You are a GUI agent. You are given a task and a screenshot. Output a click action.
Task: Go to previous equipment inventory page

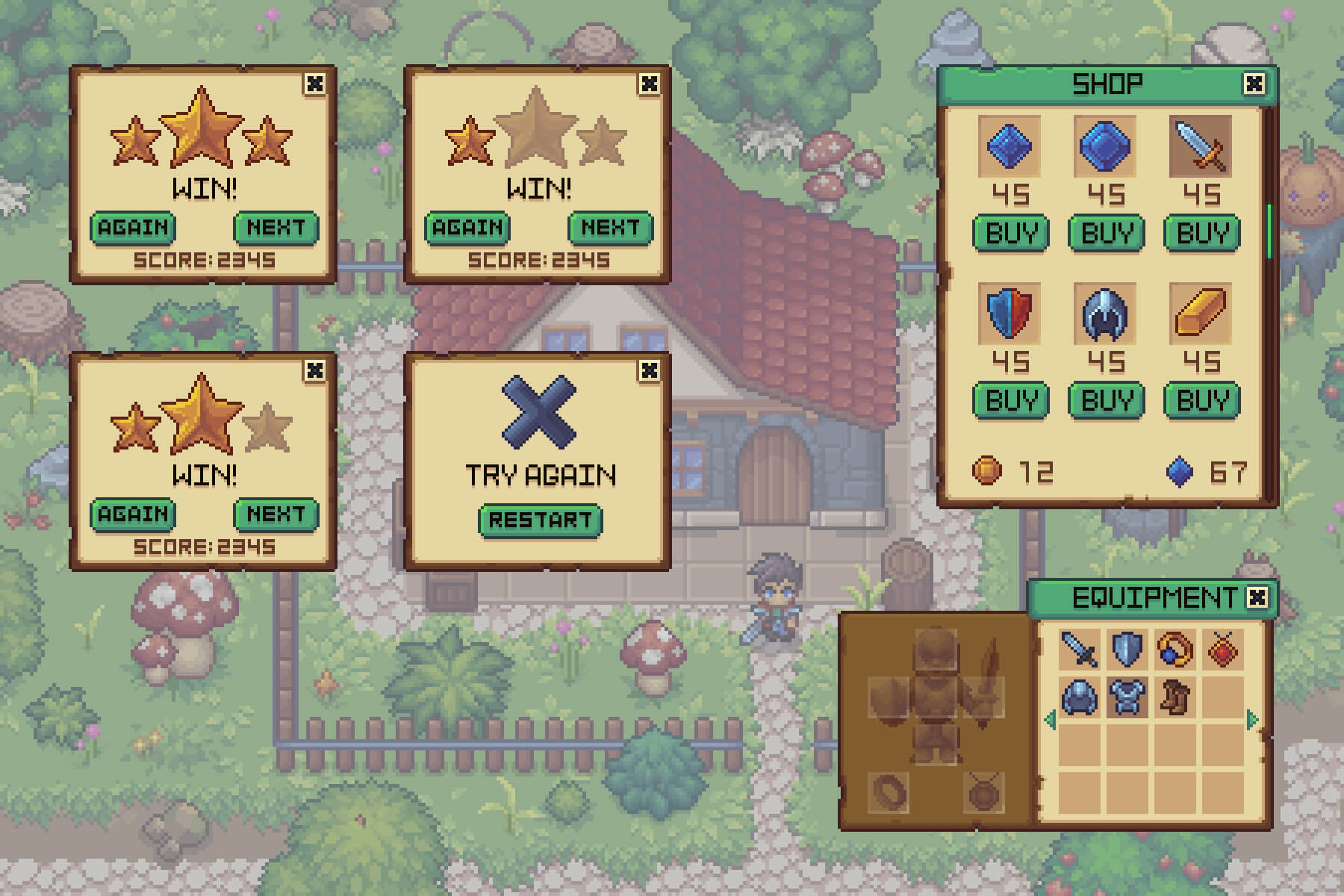(1050, 720)
